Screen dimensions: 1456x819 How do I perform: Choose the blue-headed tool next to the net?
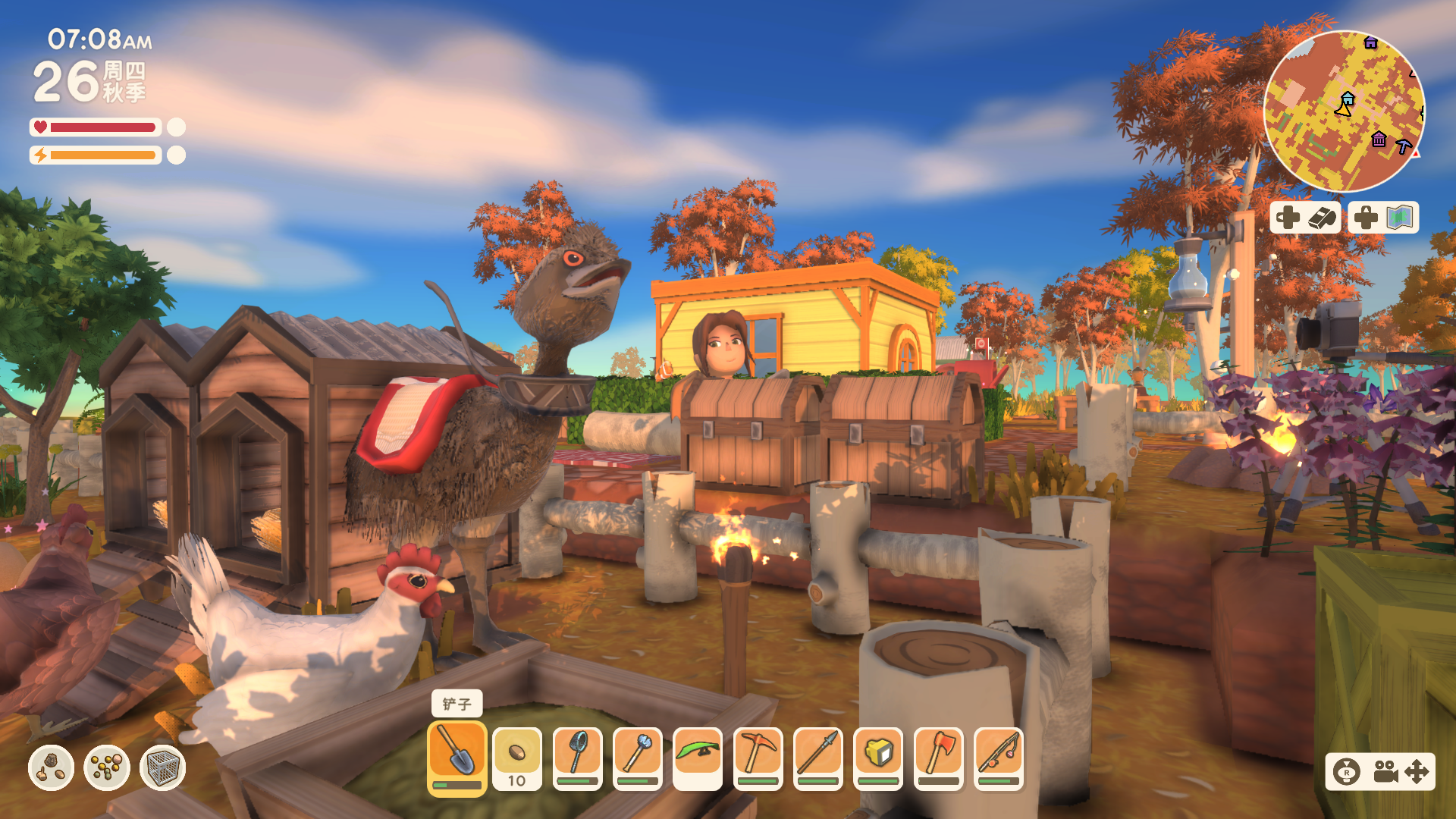[x=638, y=756]
